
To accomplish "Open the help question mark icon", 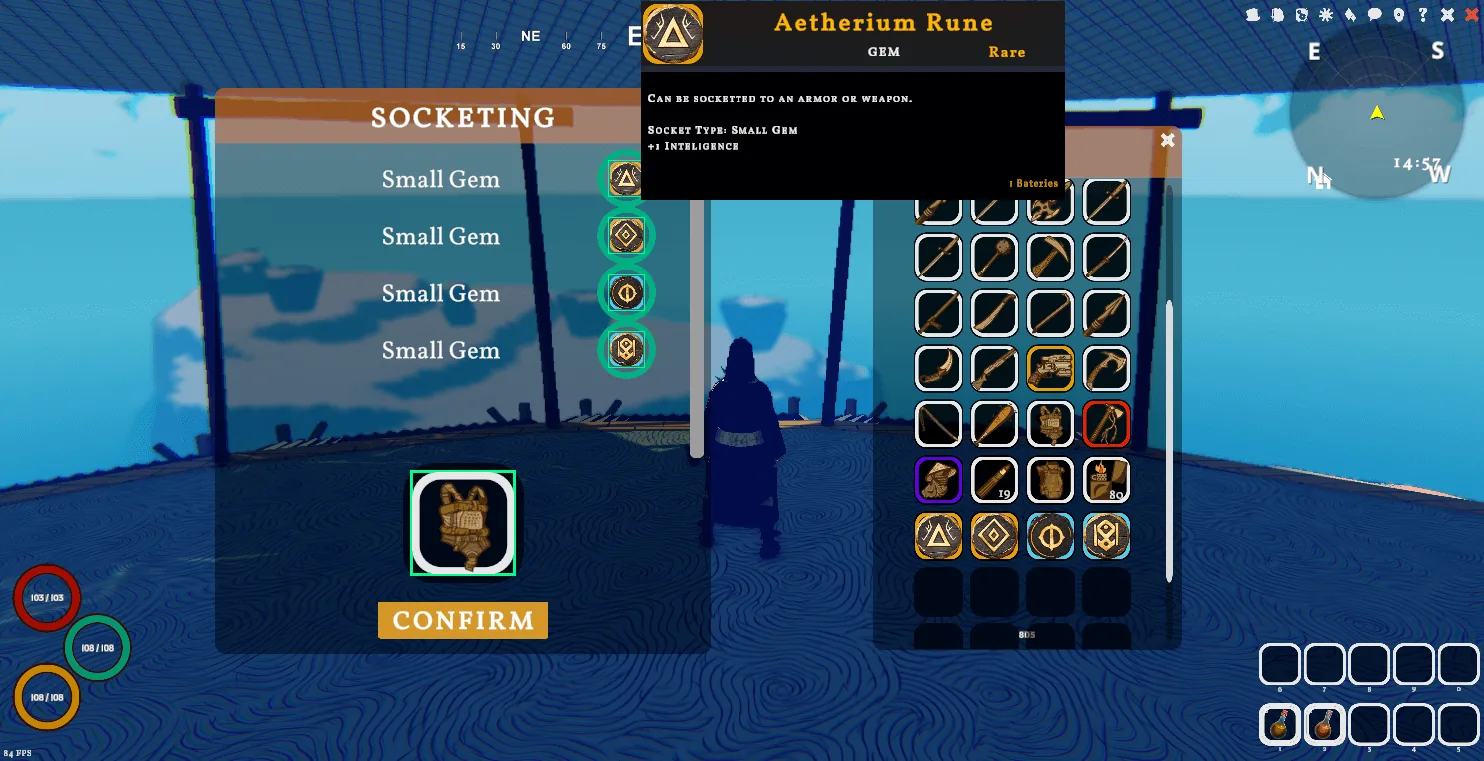I will pyautogui.click(x=1422, y=15).
